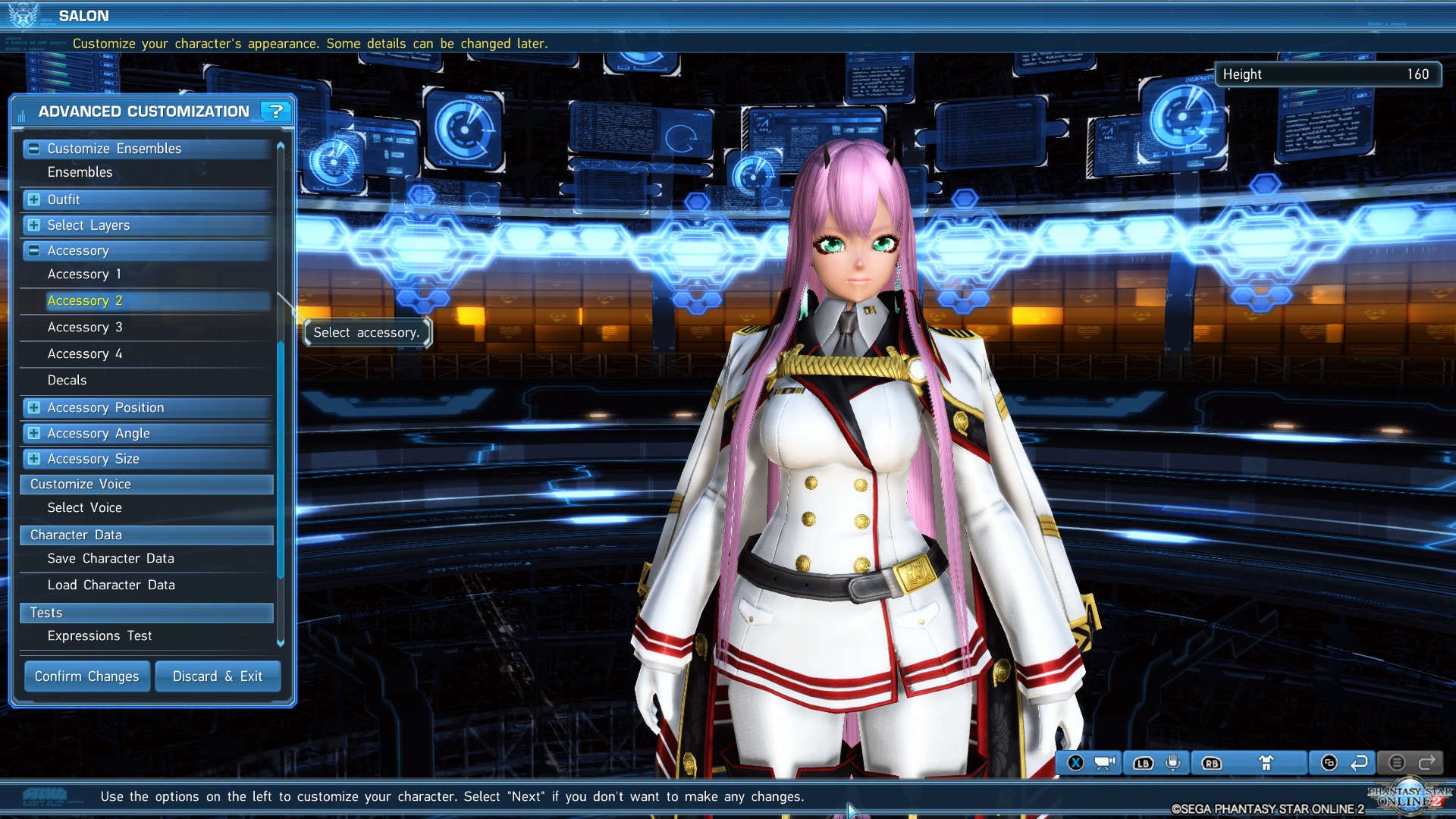Open the Expressions Test option

(x=100, y=635)
